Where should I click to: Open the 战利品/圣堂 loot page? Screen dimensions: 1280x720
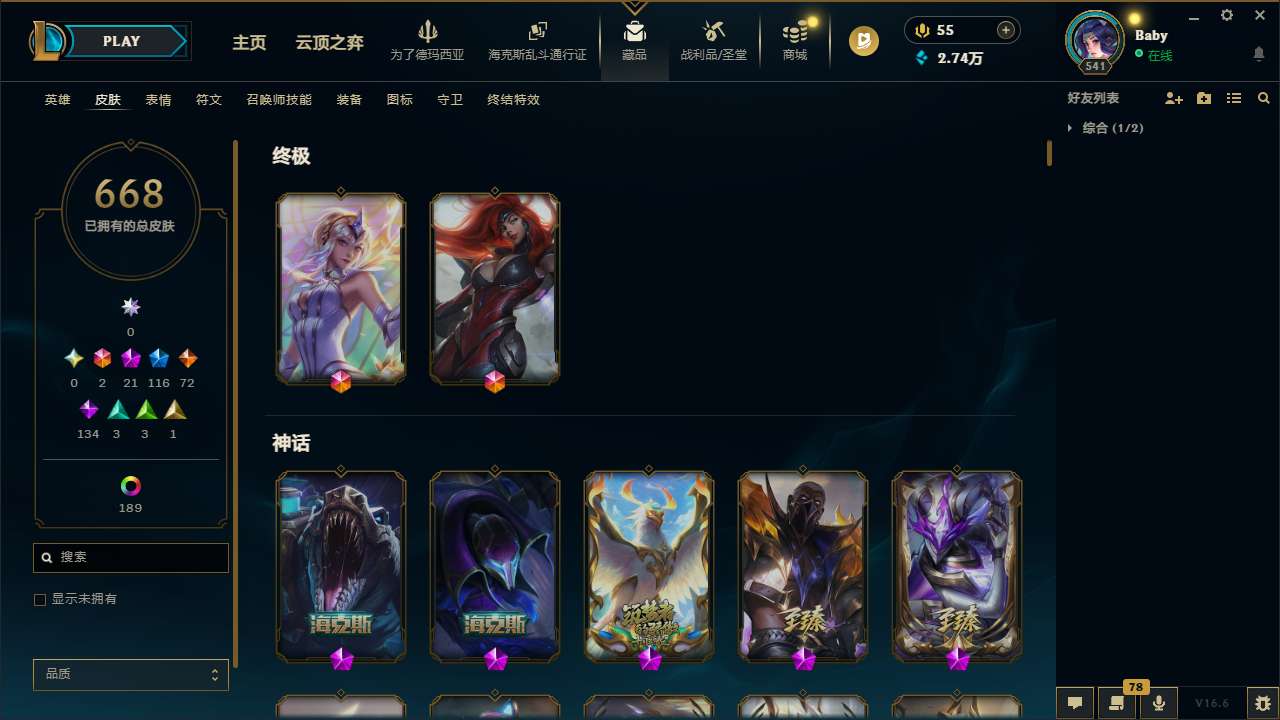point(714,44)
